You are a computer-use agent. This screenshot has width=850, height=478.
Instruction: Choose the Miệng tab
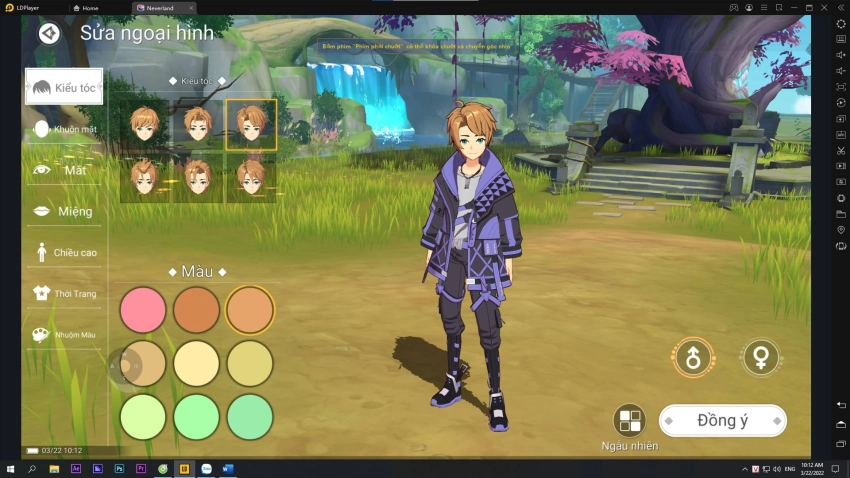pyautogui.click(x=64, y=211)
